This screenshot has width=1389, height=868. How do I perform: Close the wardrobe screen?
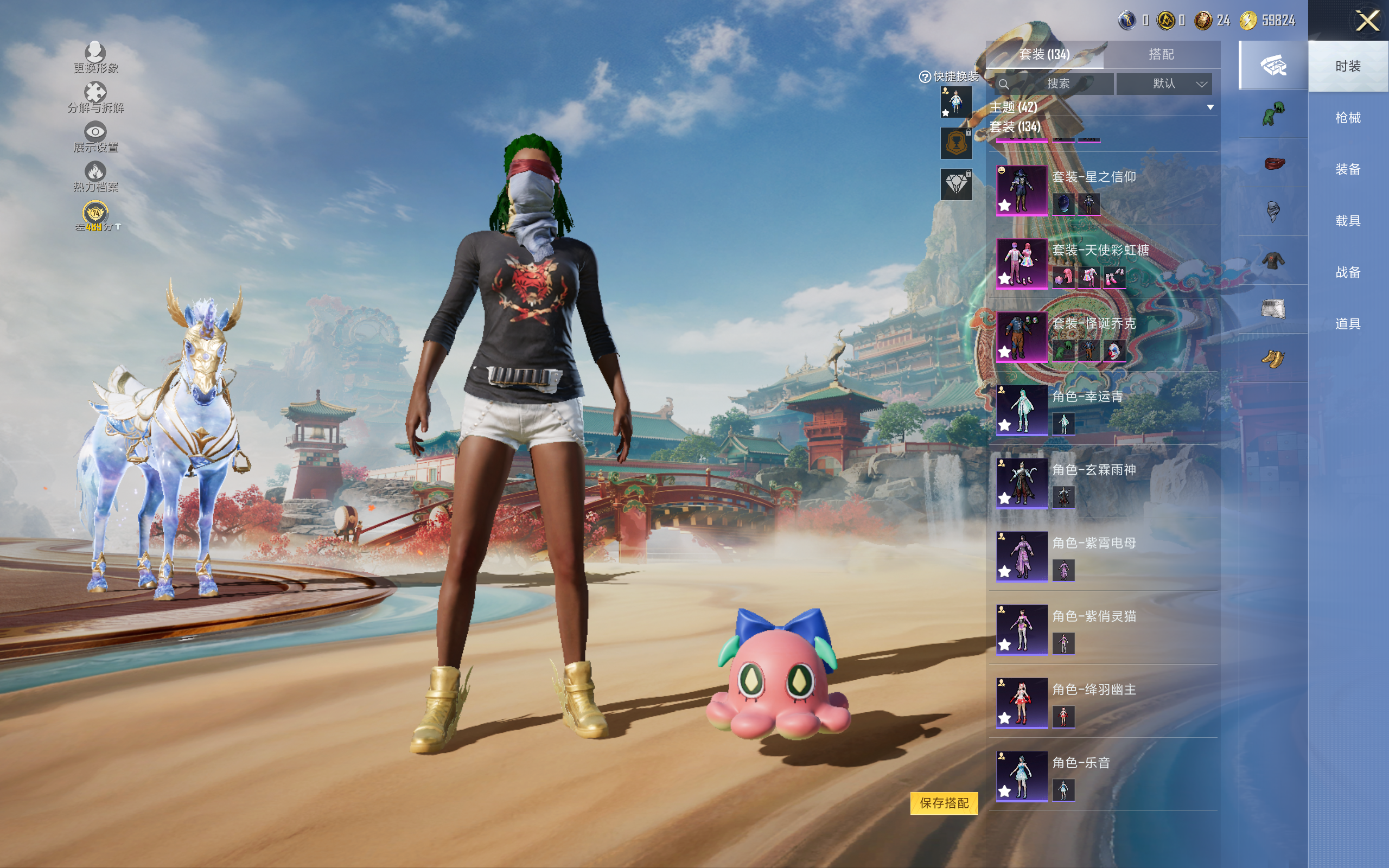pyautogui.click(x=1367, y=21)
